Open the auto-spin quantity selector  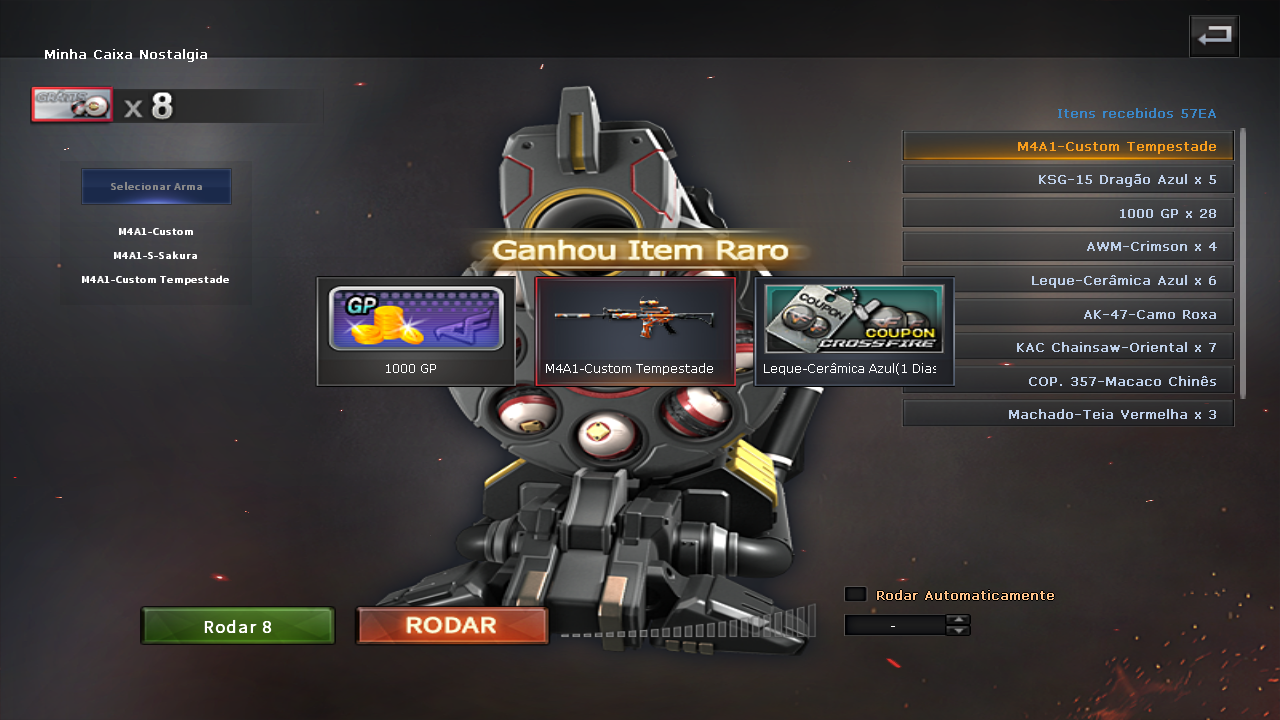tap(893, 625)
